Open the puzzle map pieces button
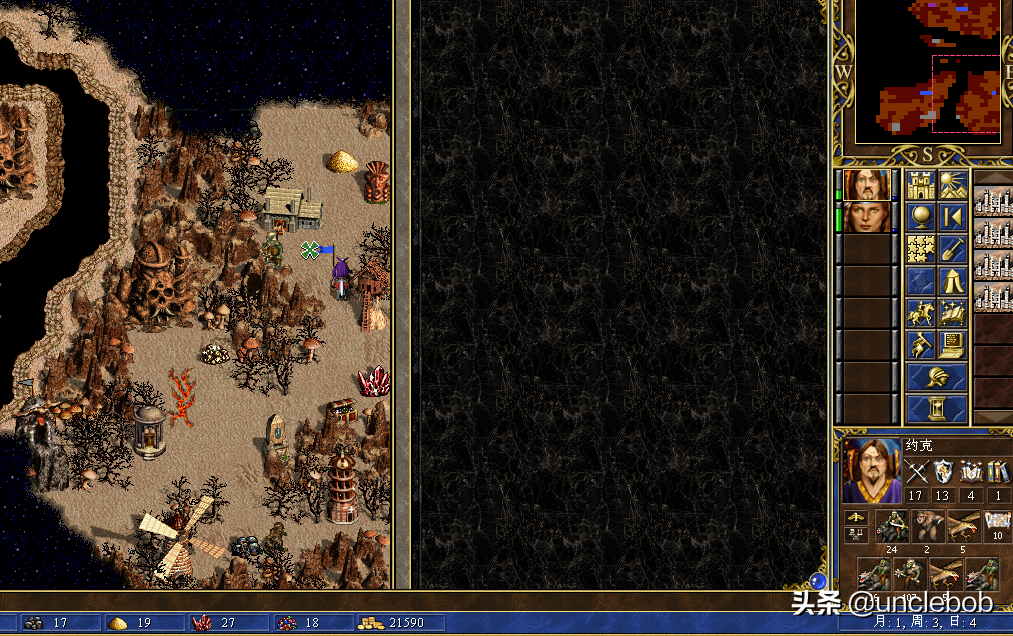This screenshot has width=1013, height=636. [920, 249]
